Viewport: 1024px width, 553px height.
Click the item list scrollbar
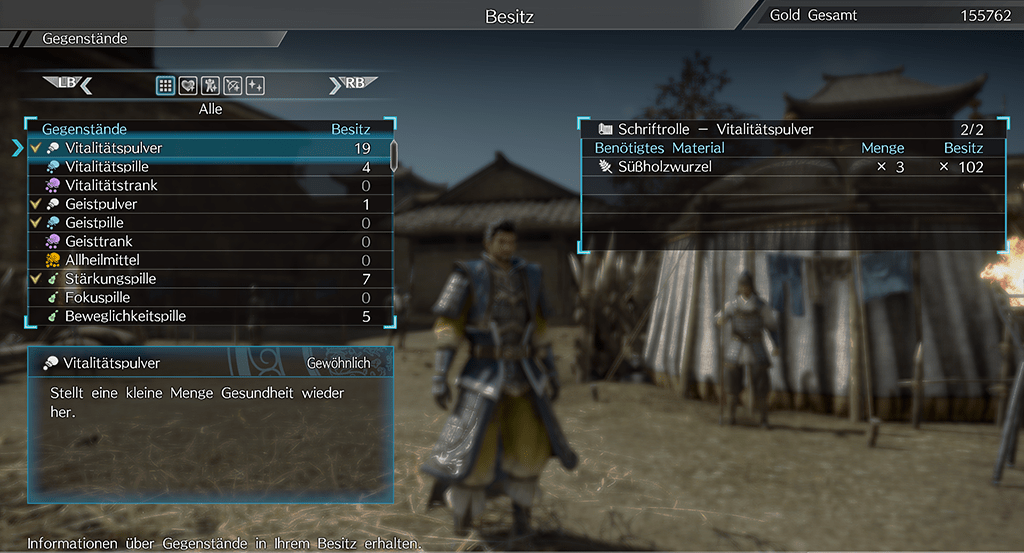tap(394, 156)
